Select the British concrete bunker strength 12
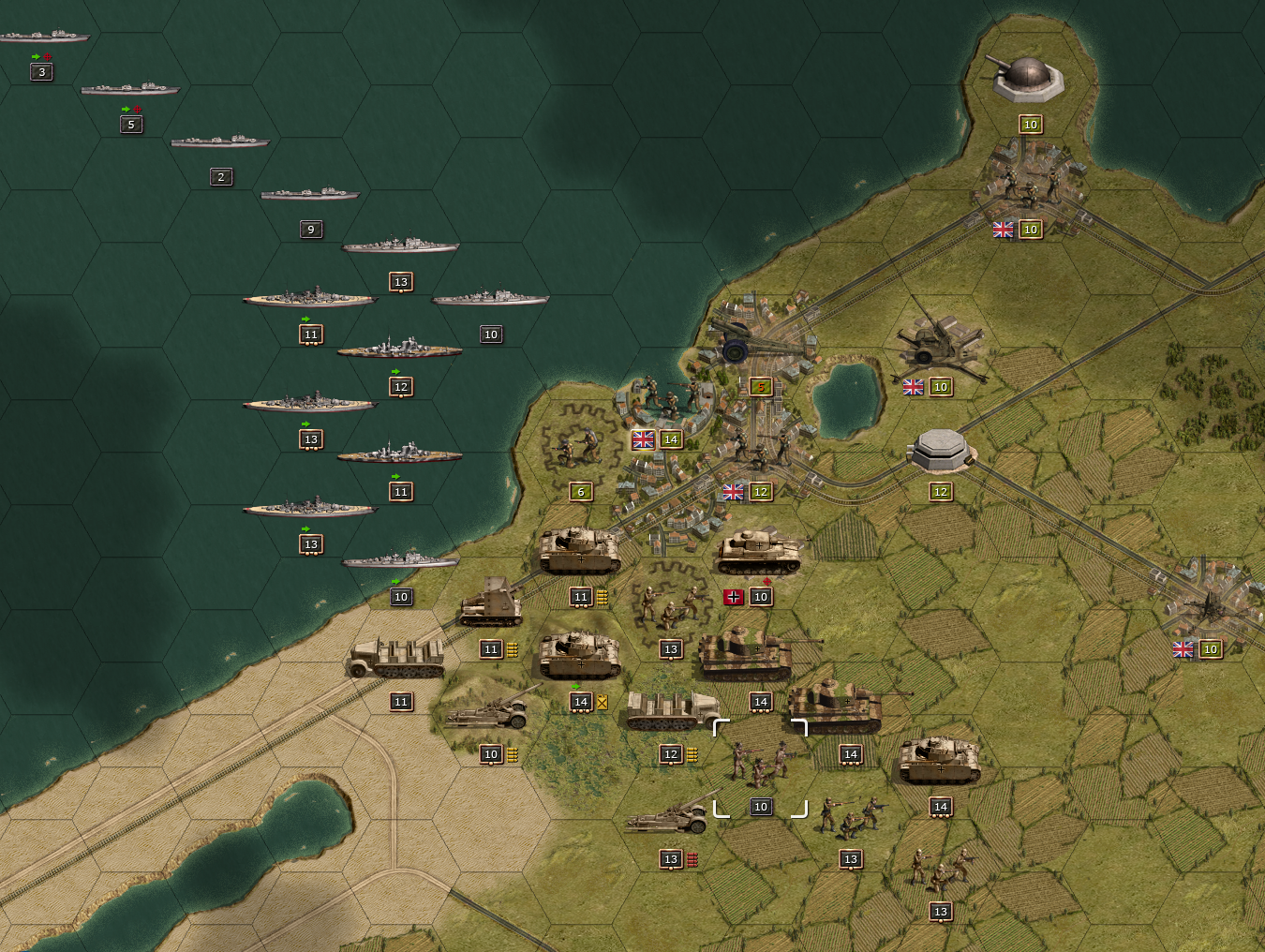1265x952 pixels. coord(940,451)
